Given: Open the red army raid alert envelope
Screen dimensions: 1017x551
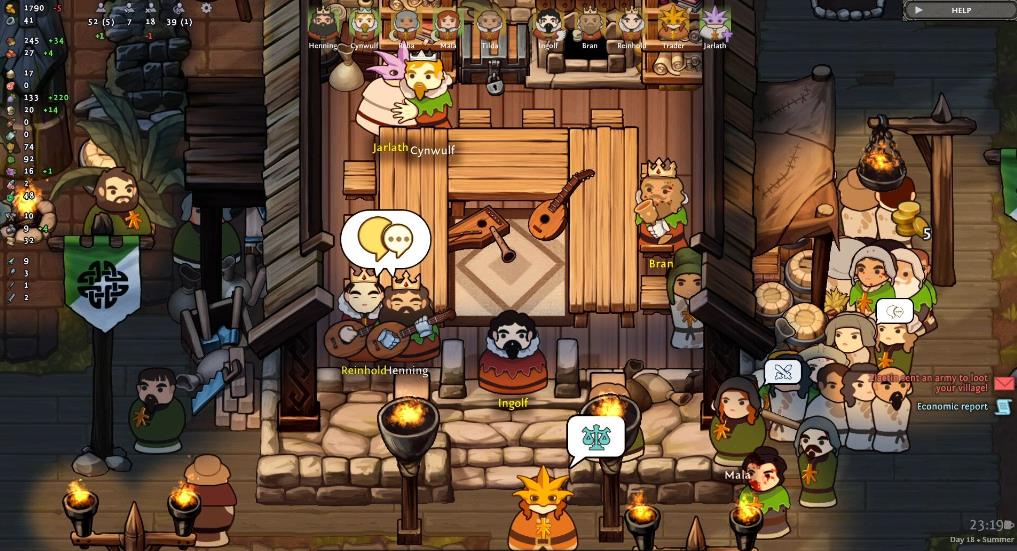Looking at the screenshot, I should (x=1003, y=383).
